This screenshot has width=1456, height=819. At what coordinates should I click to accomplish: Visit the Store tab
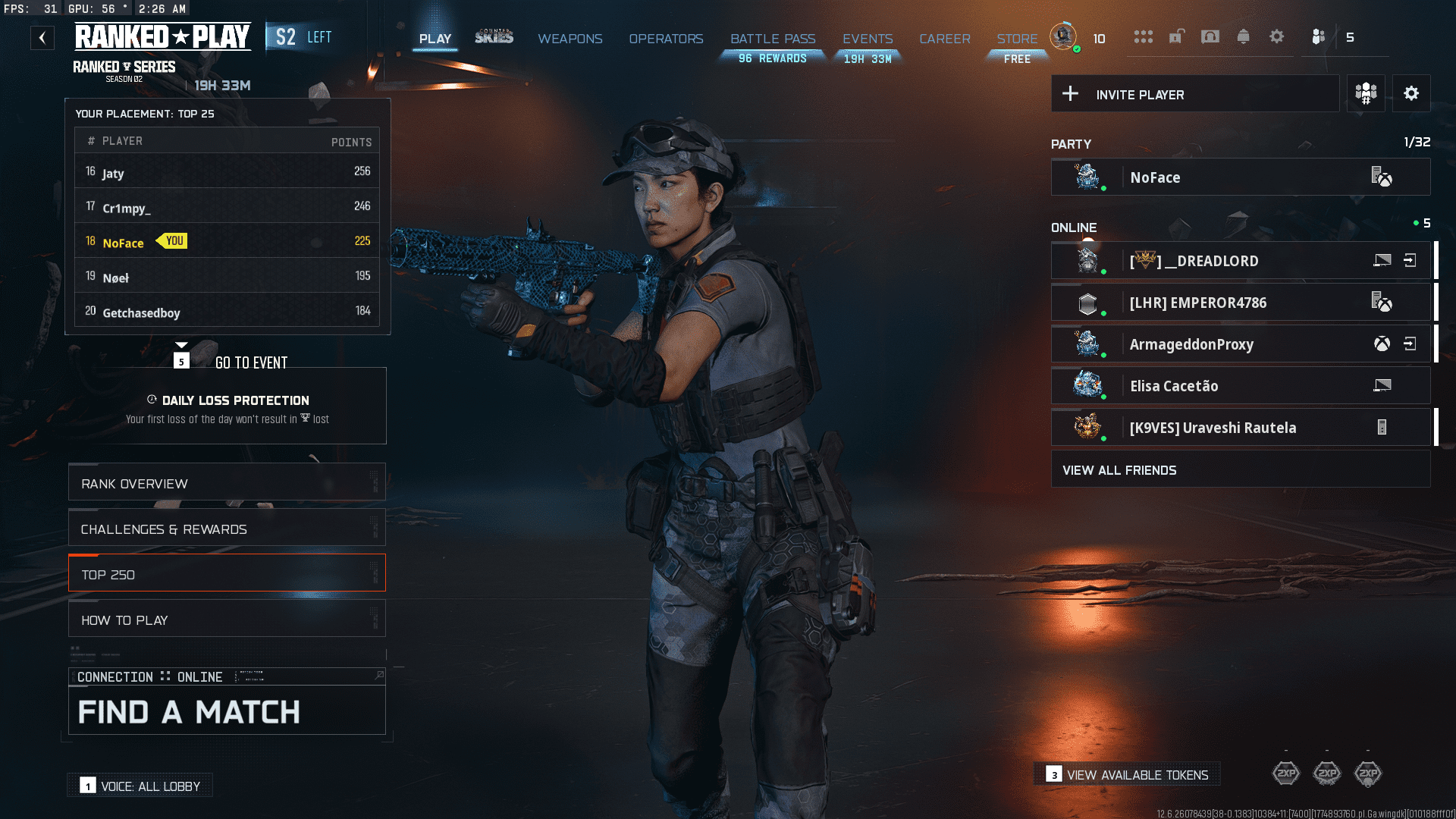click(1017, 39)
